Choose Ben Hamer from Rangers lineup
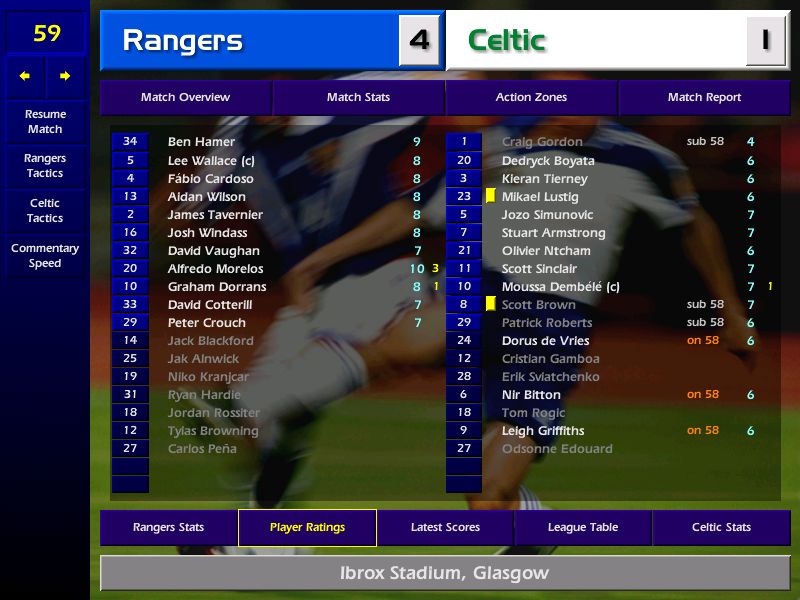This screenshot has width=800, height=600. pyautogui.click(x=201, y=142)
